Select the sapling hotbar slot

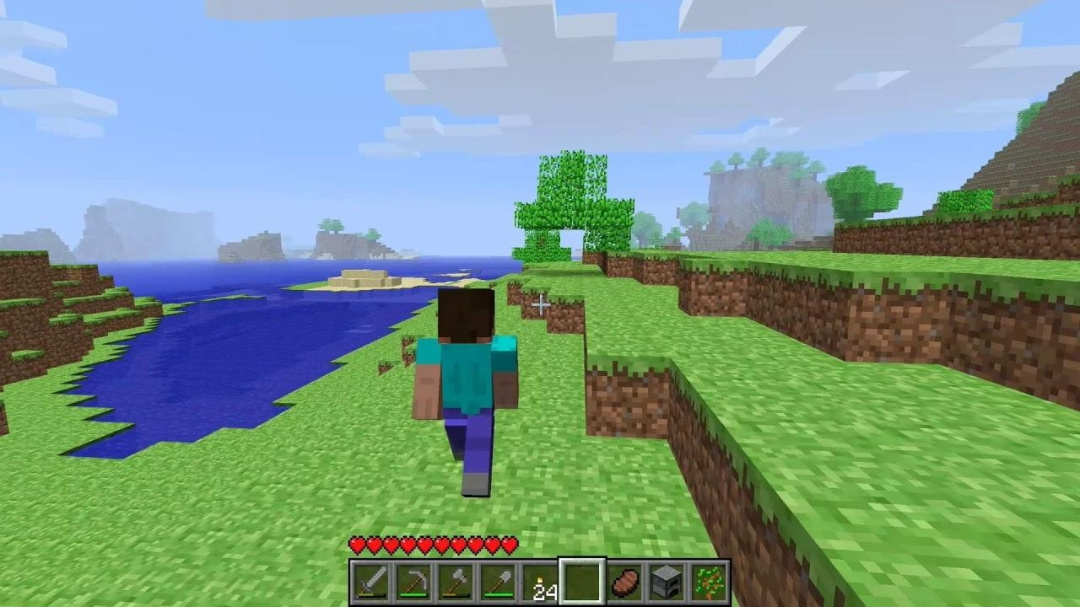(x=709, y=582)
